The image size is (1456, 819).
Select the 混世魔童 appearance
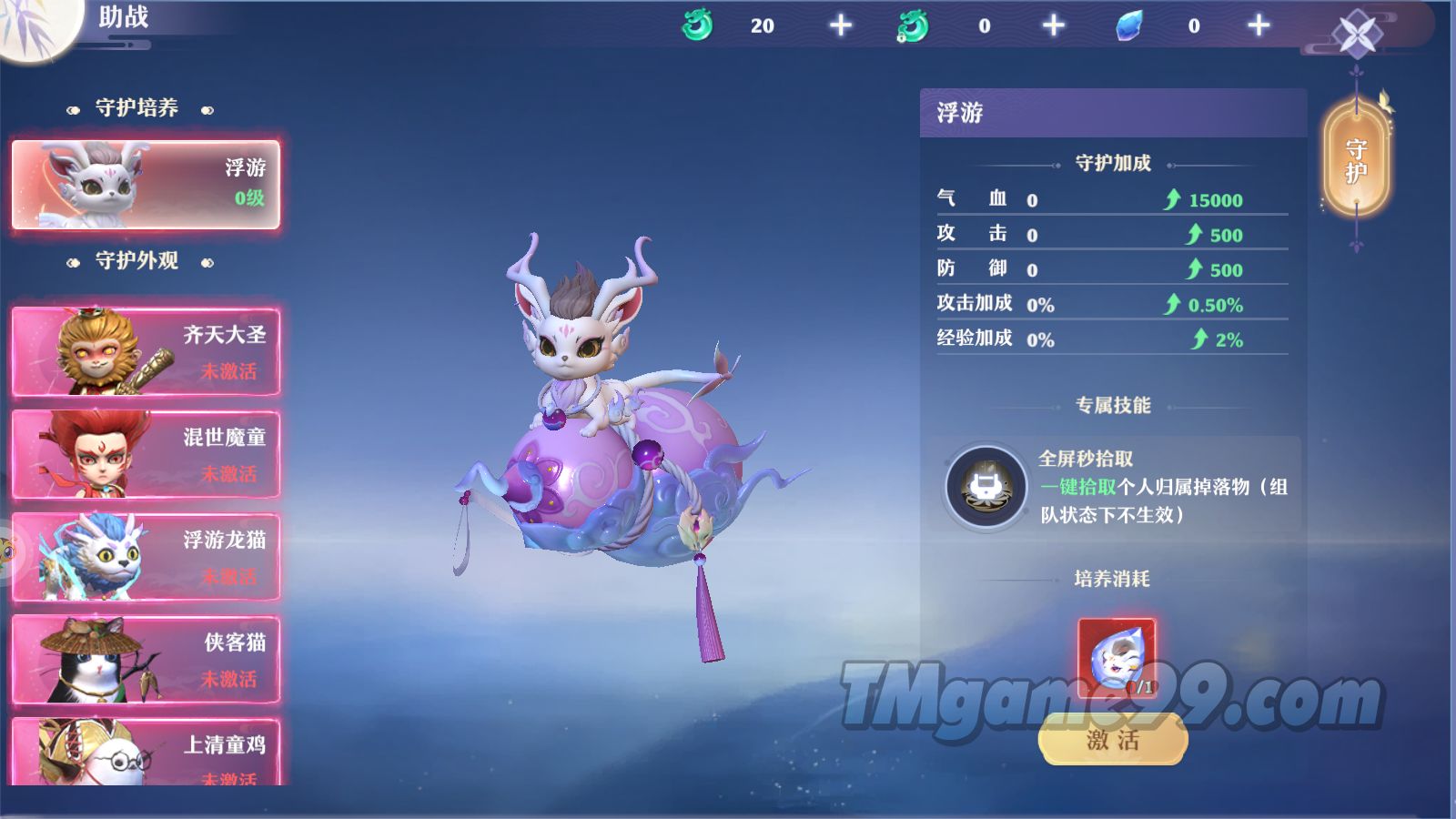point(146,454)
